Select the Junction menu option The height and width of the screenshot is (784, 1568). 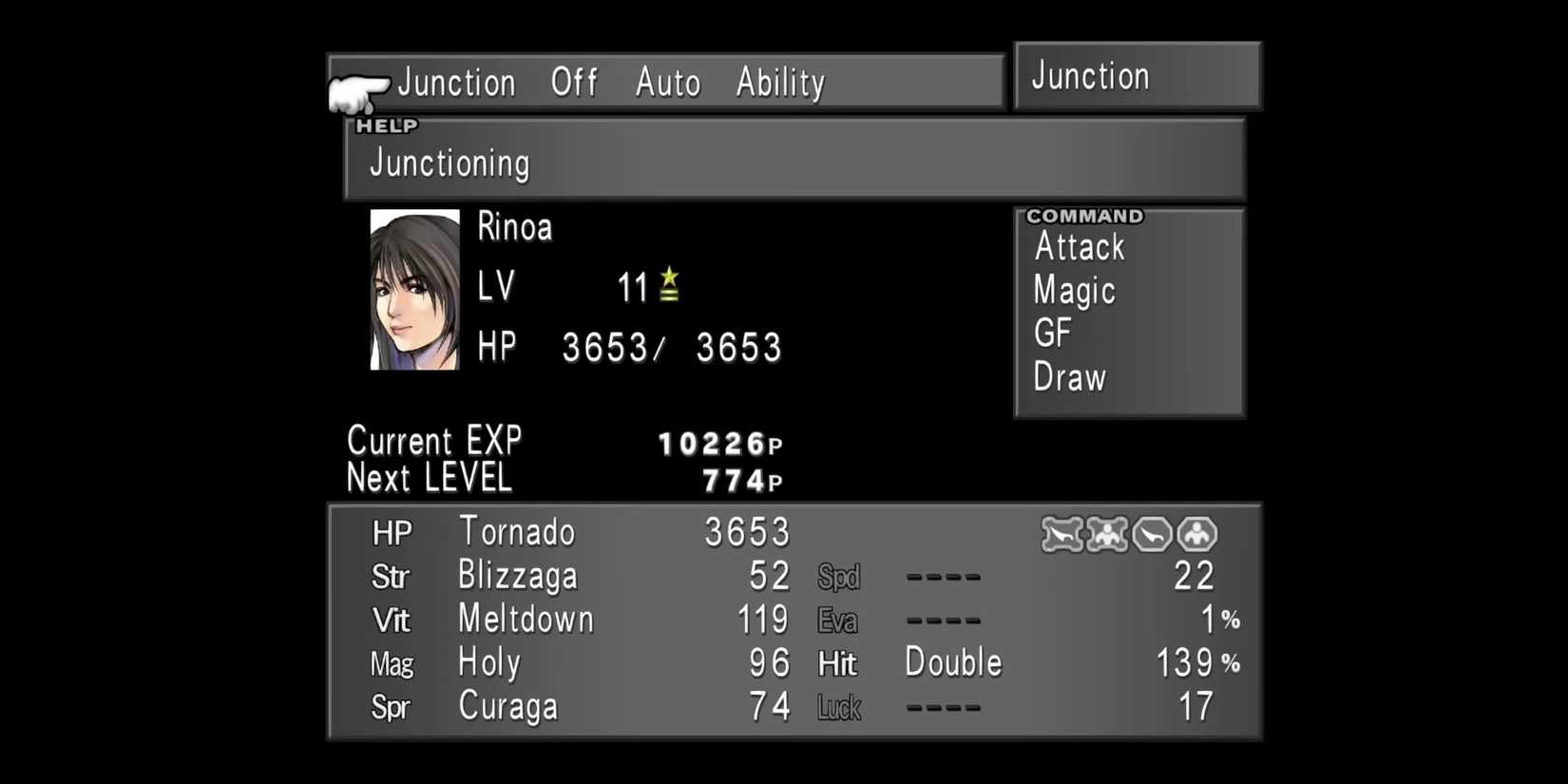(x=457, y=83)
